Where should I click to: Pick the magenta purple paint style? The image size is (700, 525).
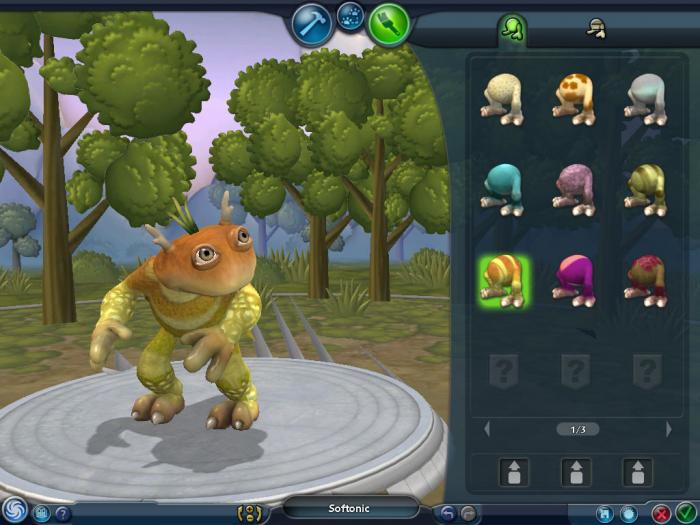(x=574, y=279)
